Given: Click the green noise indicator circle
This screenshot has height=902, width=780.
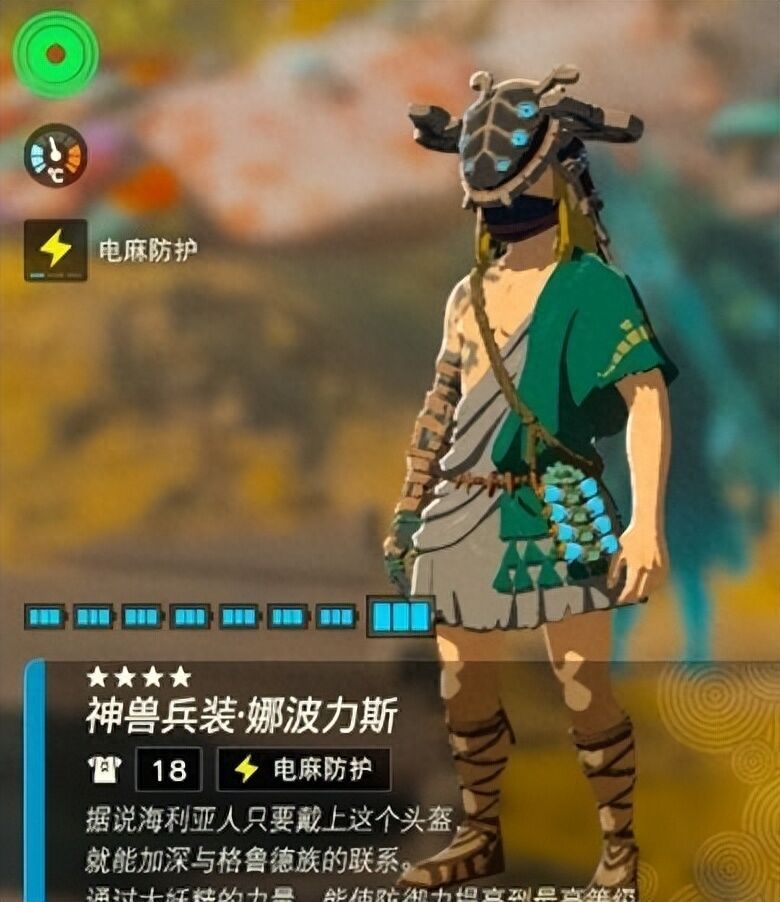Looking at the screenshot, I should pos(55,54).
